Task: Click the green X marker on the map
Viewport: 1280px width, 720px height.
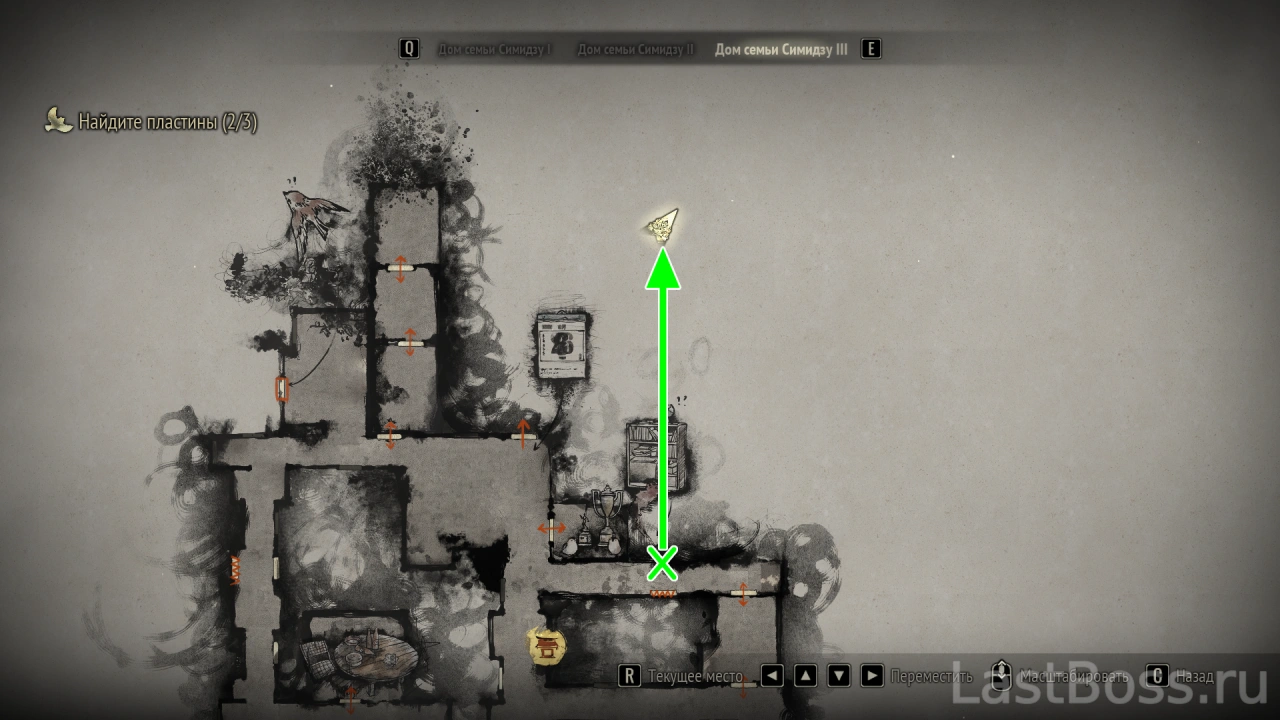Action: tap(662, 564)
